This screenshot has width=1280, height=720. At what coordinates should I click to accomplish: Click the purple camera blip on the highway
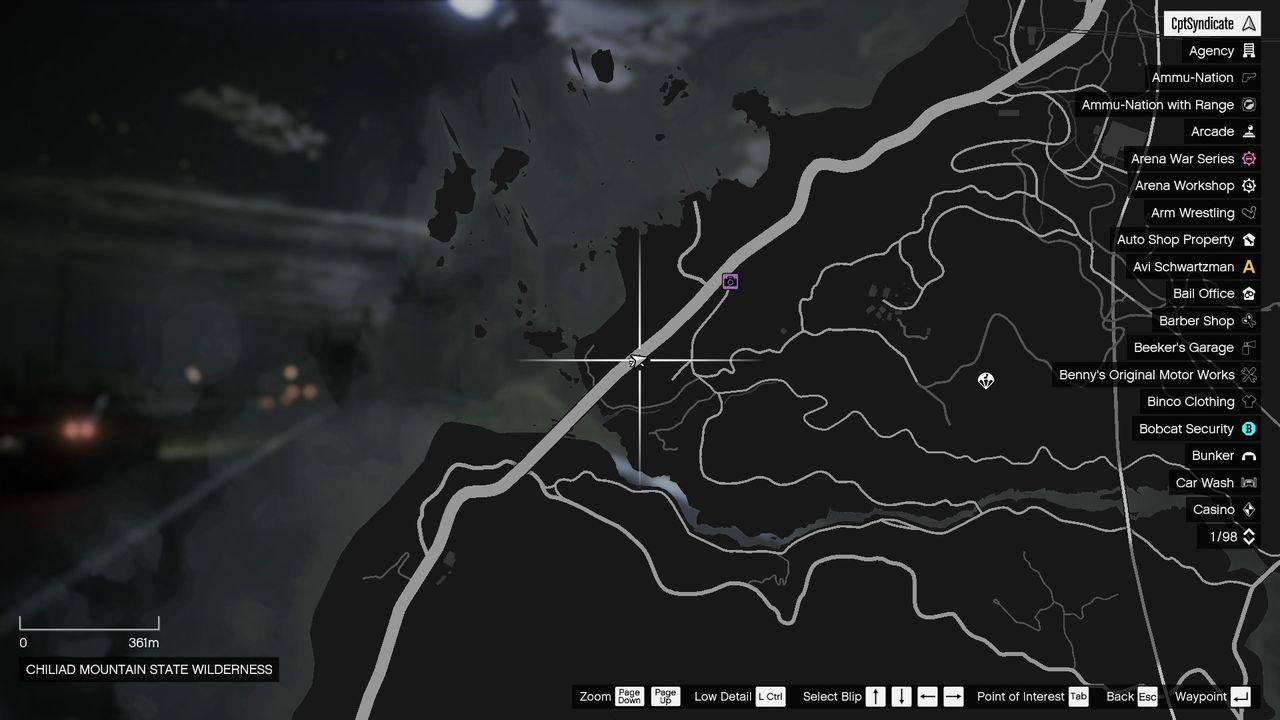pos(729,281)
